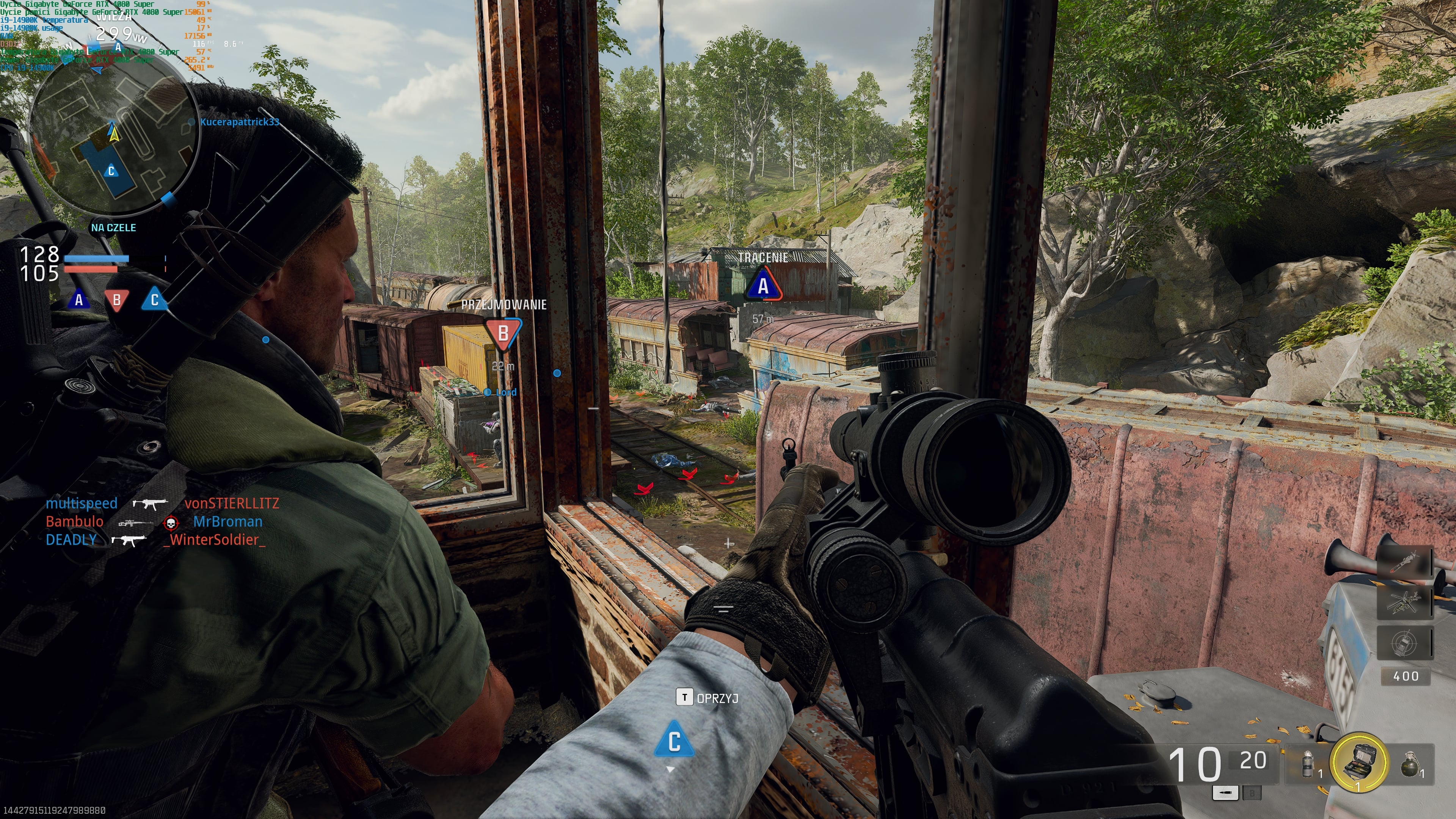The width and height of the screenshot is (1456, 819).
Task: Click the bullet fire-mode indicator below ammo
Action: point(1225,793)
